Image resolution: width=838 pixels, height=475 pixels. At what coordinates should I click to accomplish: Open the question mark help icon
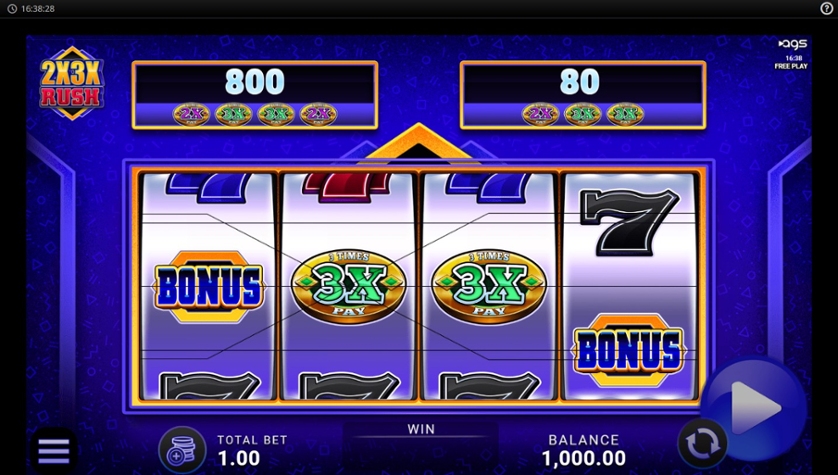tap(826, 8)
